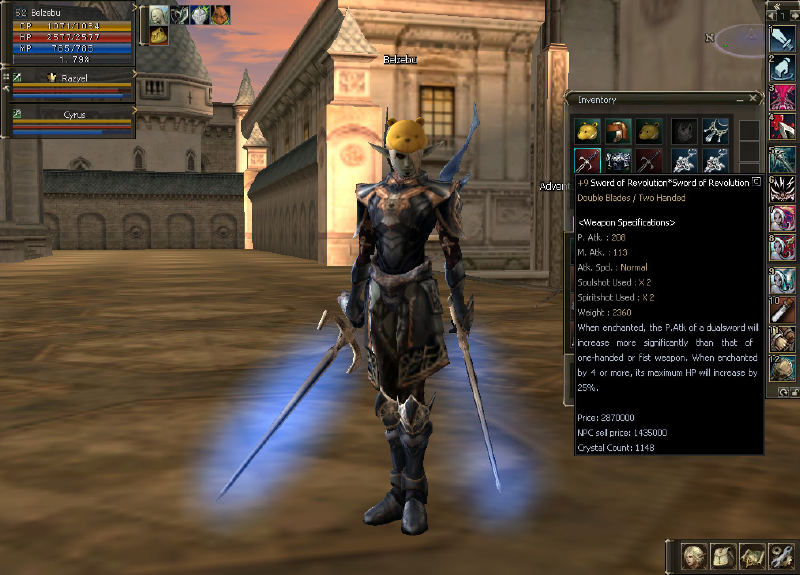Activate the skill in shortcut slot 4
800x575 pixels.
[x=782, y=128]
